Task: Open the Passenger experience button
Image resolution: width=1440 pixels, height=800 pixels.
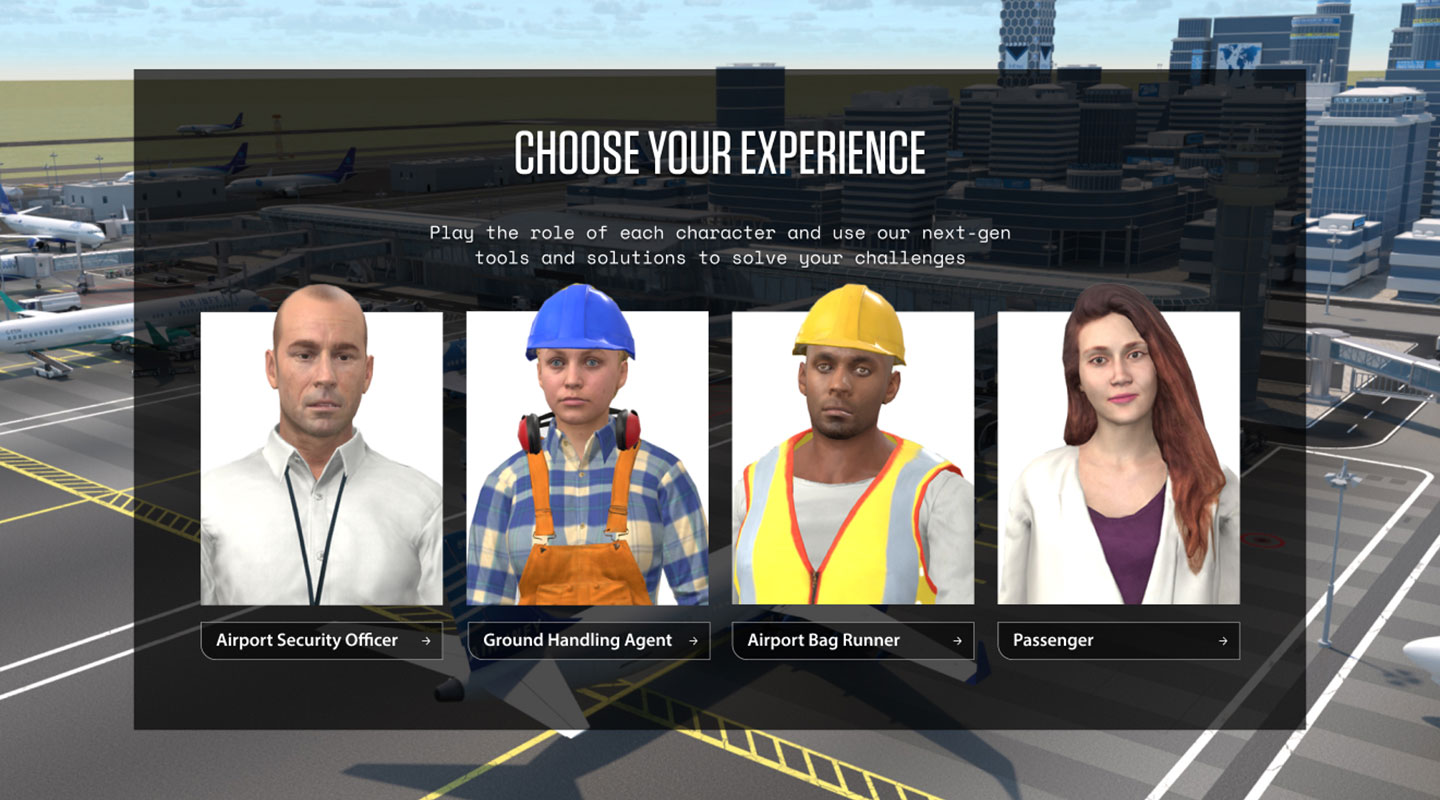Action: (x=1118, y=641)
